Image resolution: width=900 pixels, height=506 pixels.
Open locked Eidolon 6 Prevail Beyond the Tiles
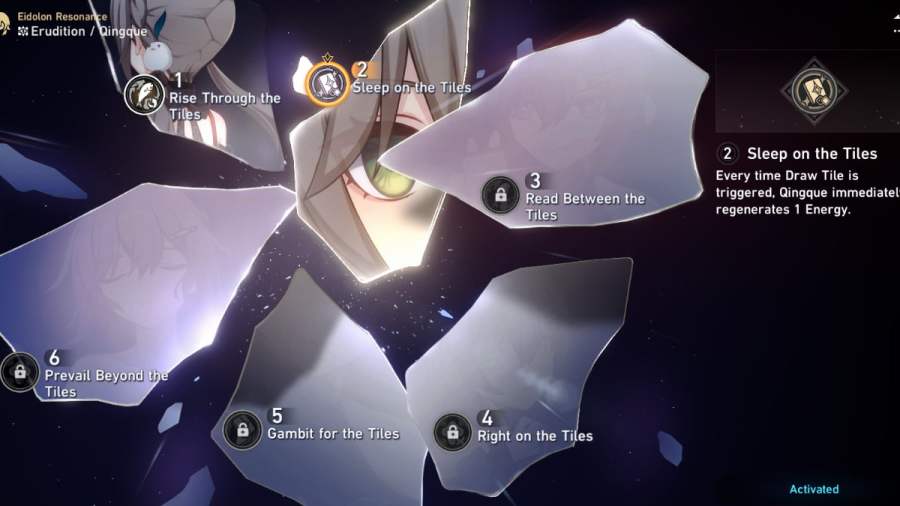click(19, 372)
